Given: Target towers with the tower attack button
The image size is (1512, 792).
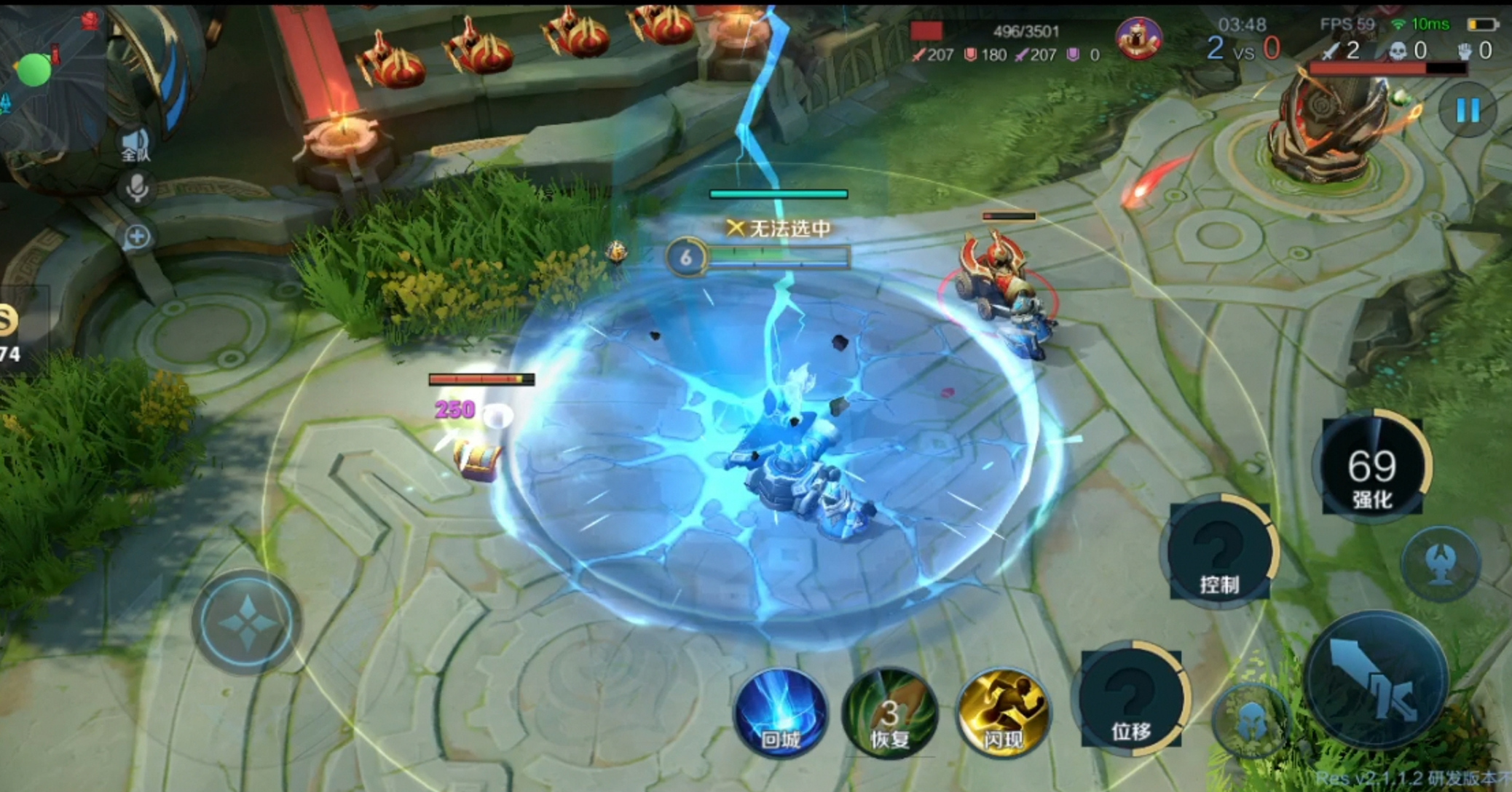Looking at the screenshot, I should coord(1441,563).
